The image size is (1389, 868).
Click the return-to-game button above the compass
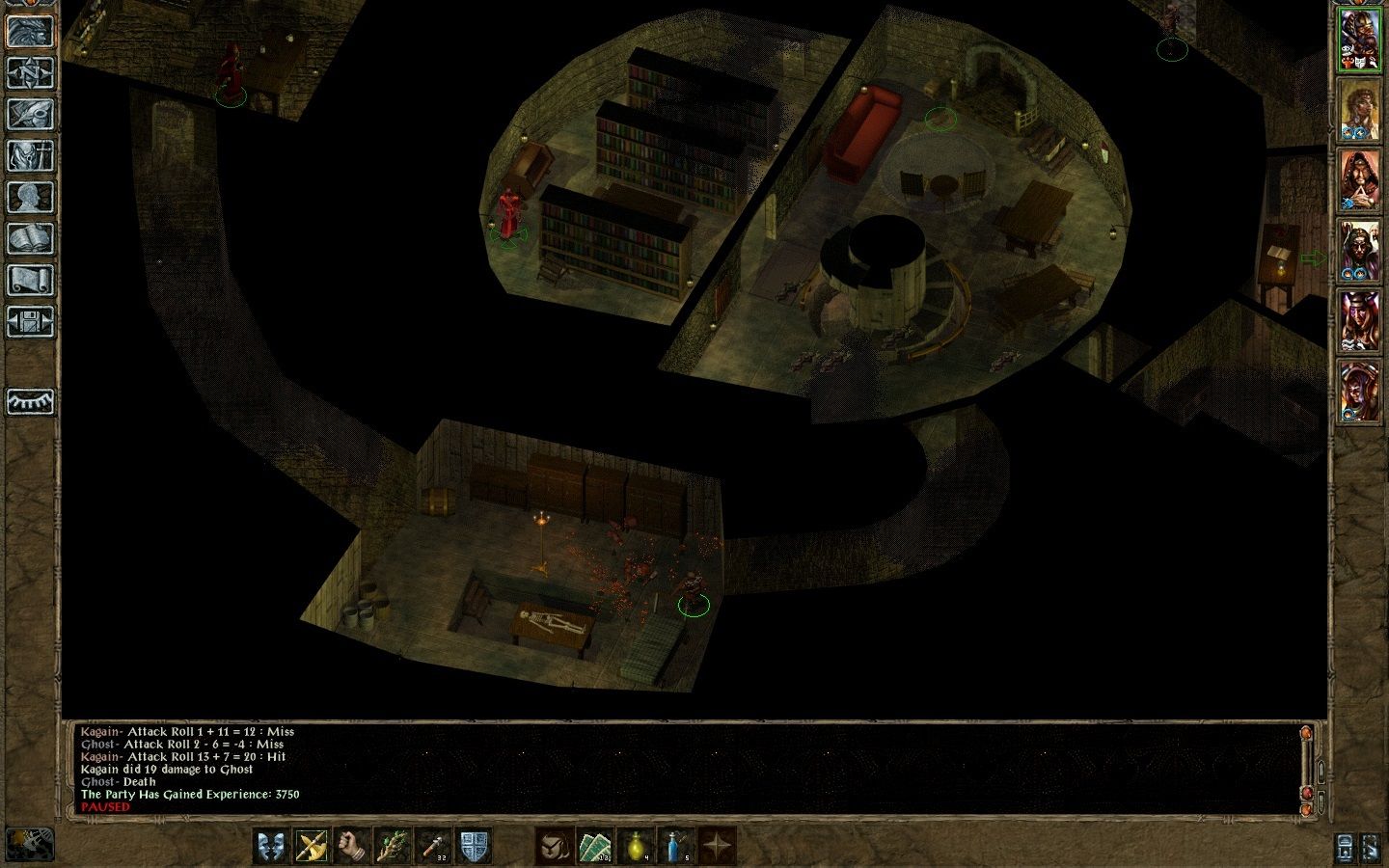click(29, 31)
